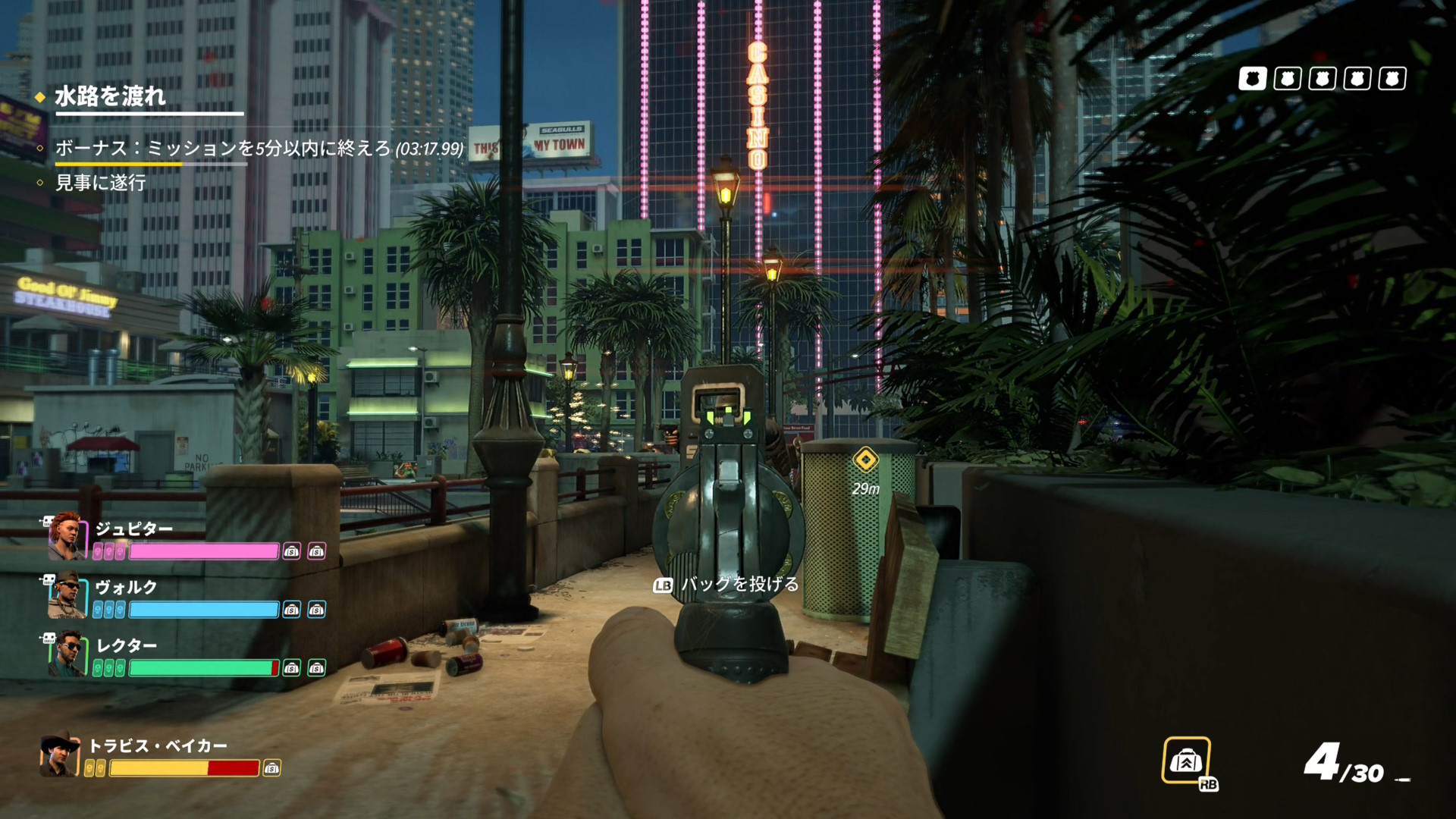Click the bonus 5-minute mission objective
This screenshot has height=819, width=1456.
[259, 148]
